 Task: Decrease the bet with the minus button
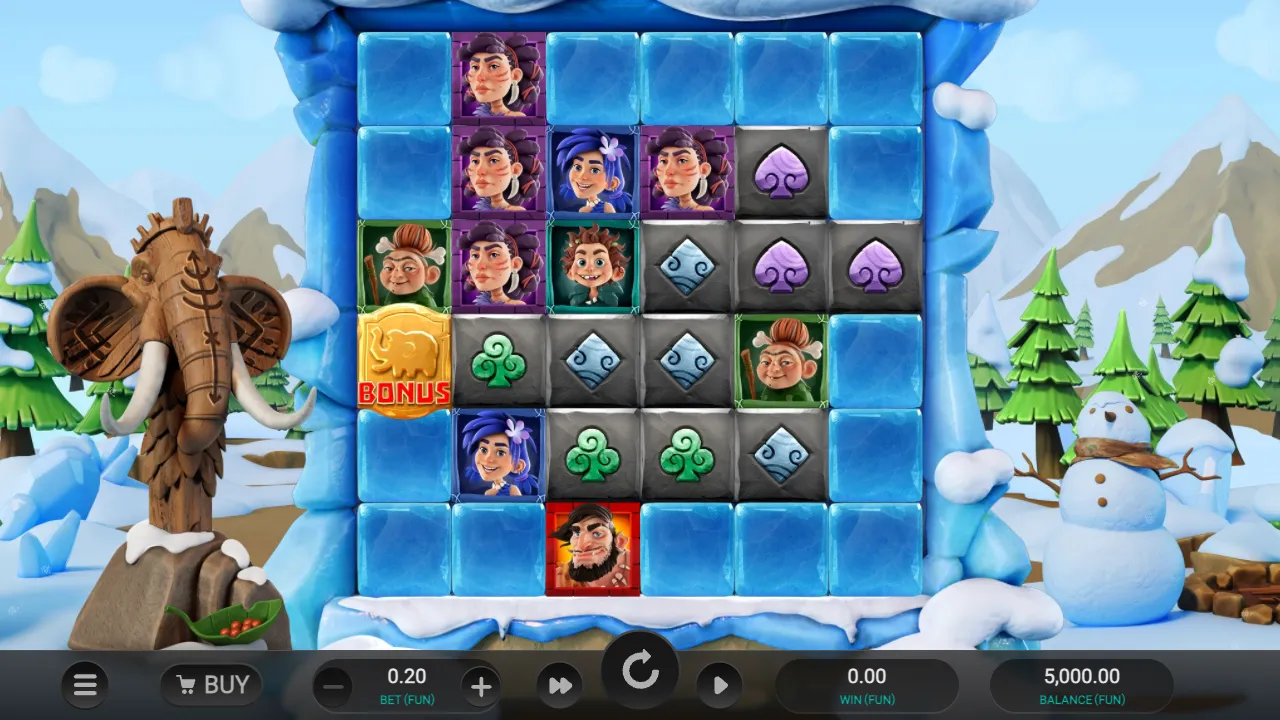point(335,687)
